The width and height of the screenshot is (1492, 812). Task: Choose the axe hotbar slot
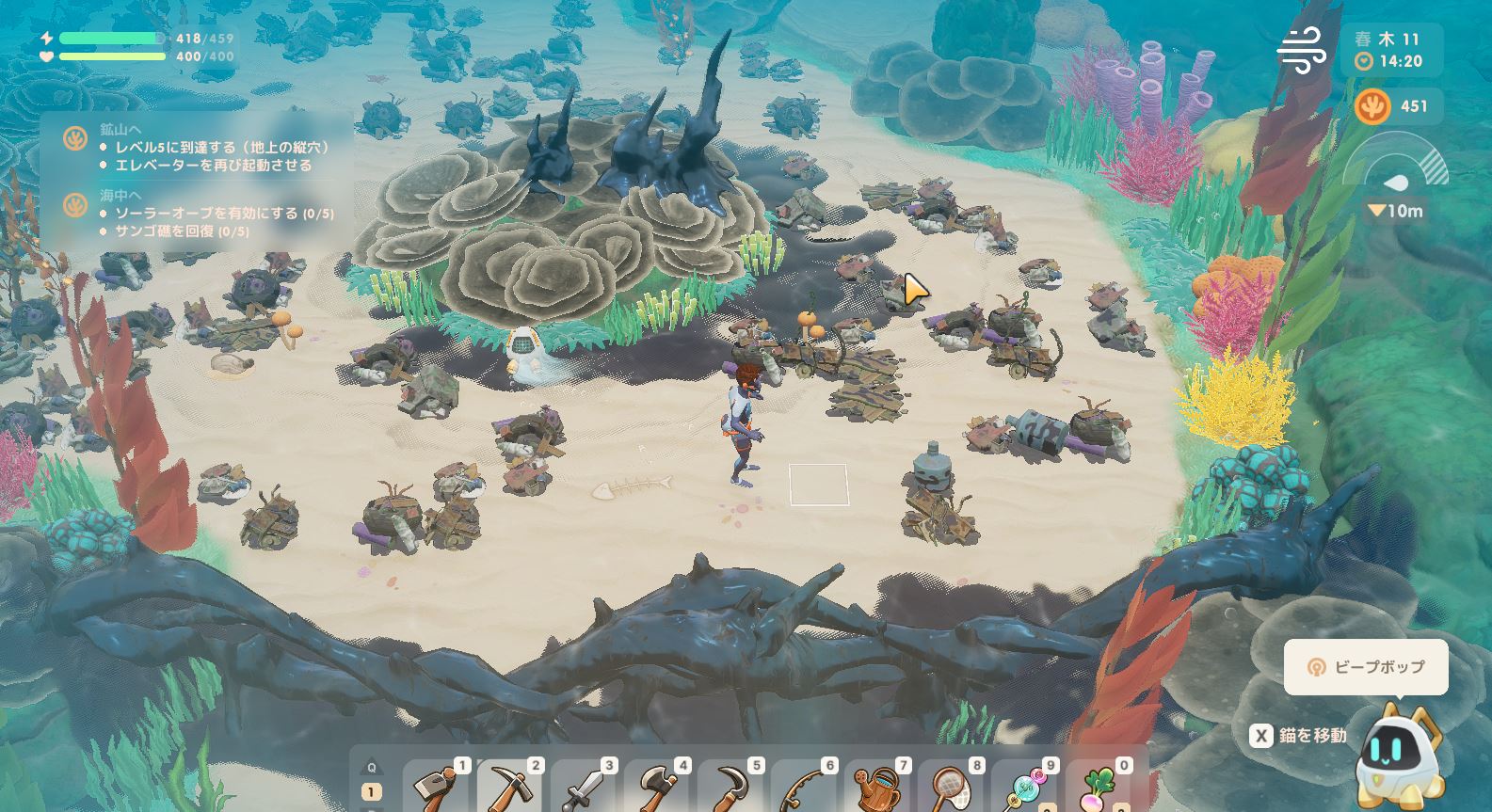(659, 787)
